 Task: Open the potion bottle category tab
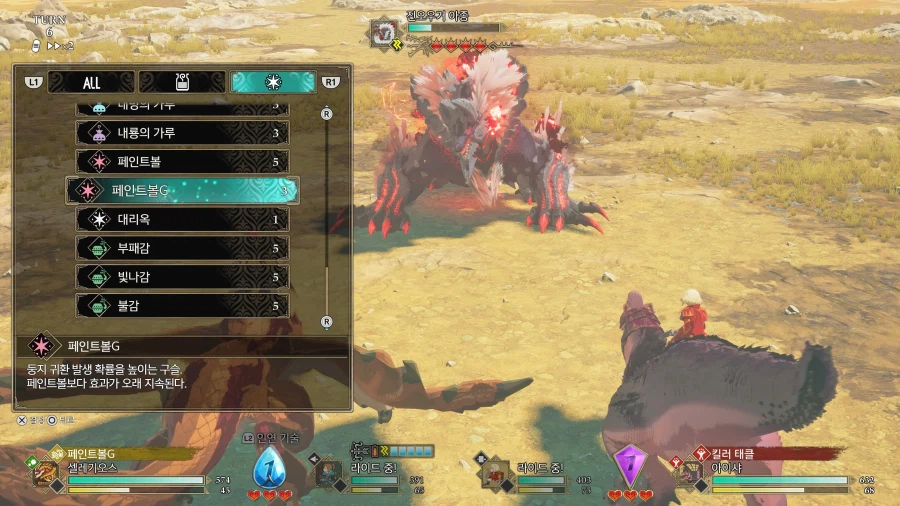click(x=181, y=82)
